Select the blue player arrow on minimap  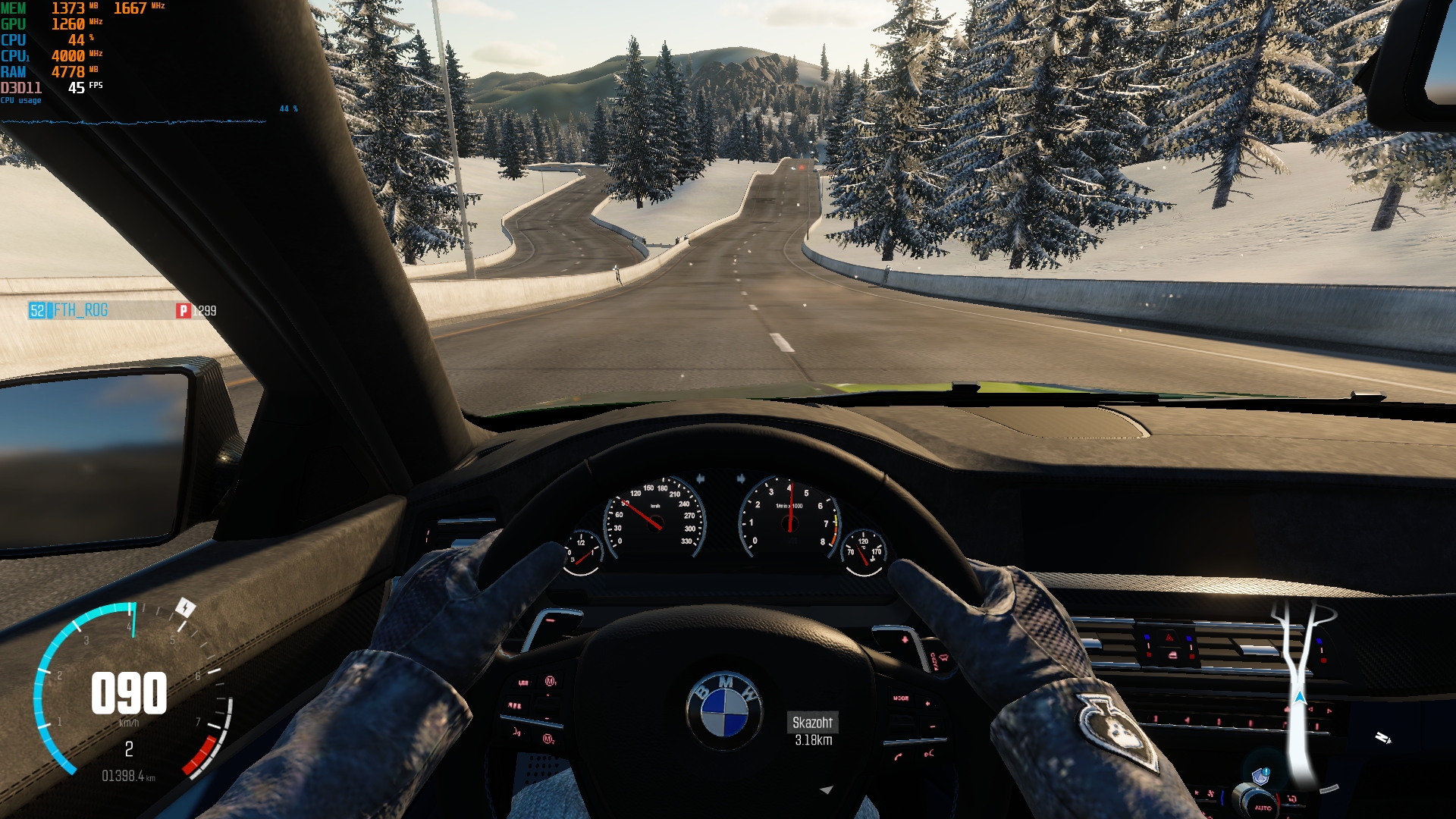[x=1300, y=697]
